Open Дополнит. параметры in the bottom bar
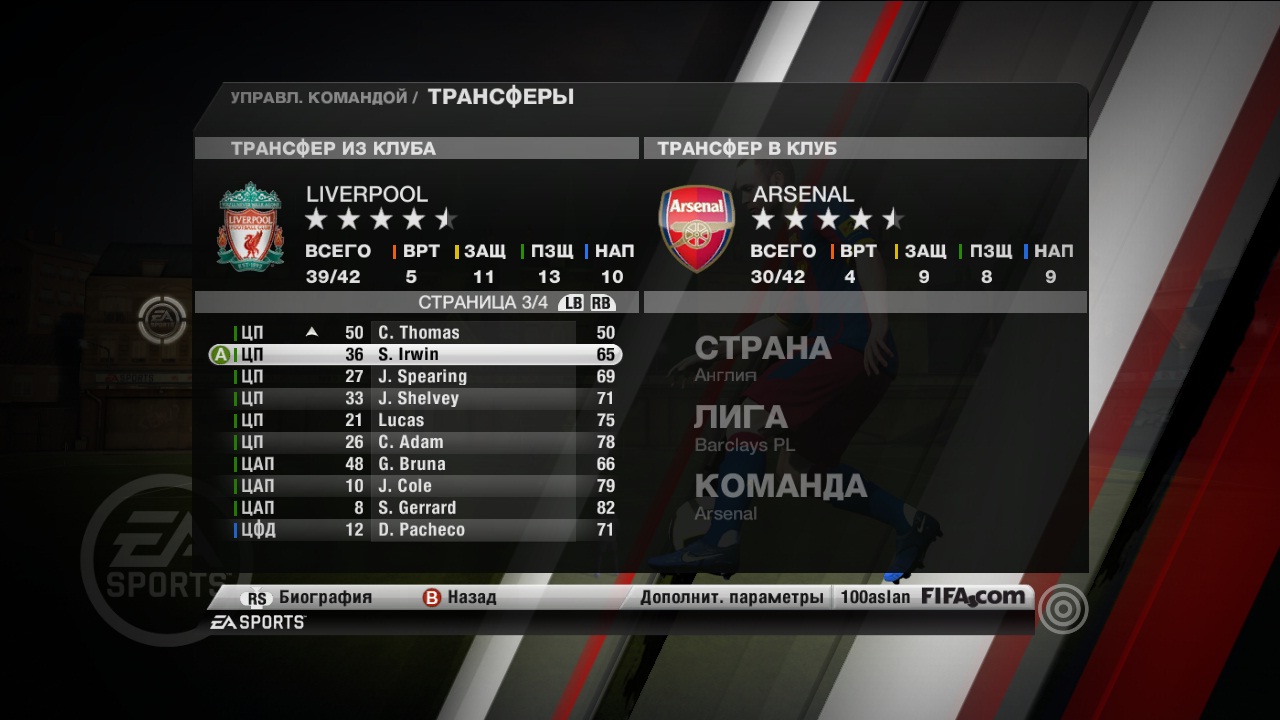 coord(732,598)
